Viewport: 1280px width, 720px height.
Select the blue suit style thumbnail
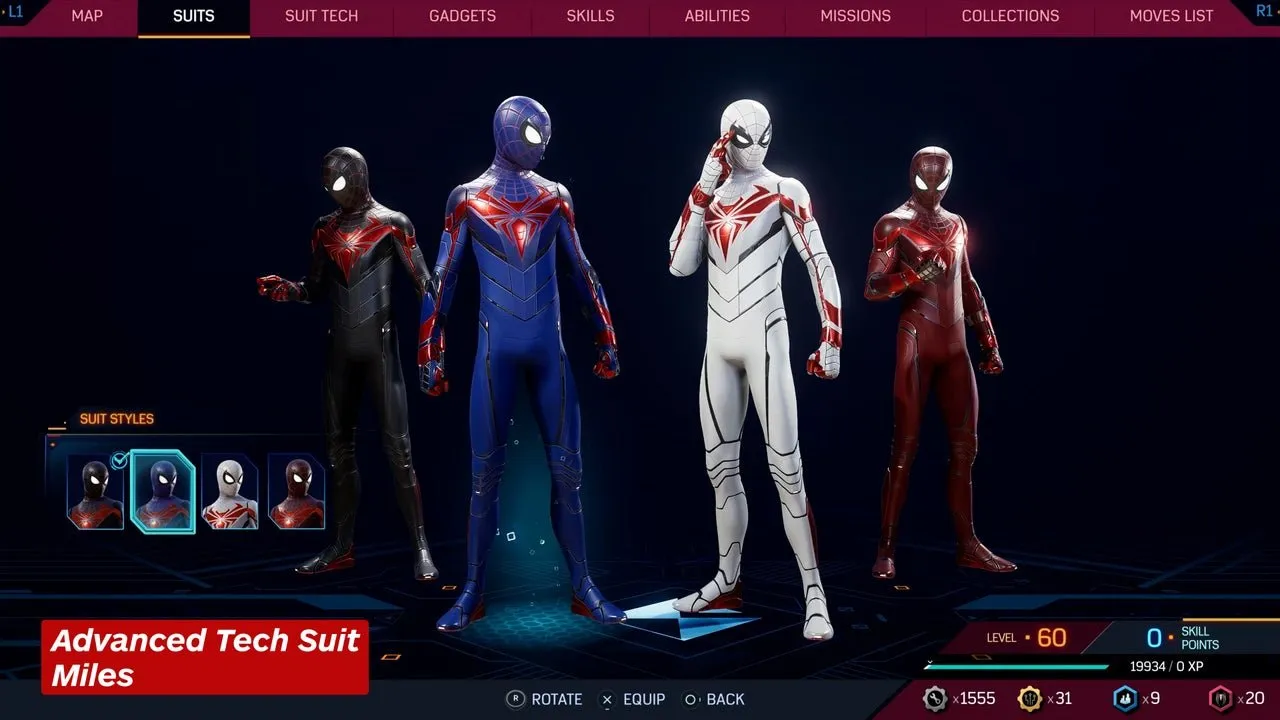coord(163,492)
